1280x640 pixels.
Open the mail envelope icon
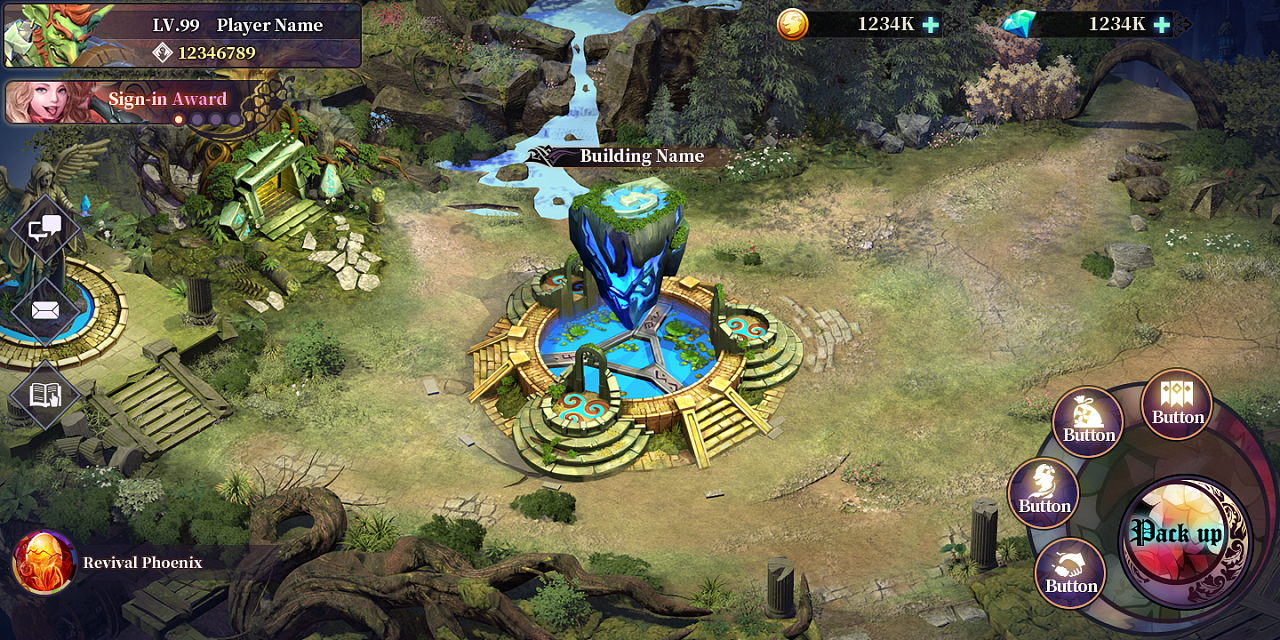pos(45,310)
